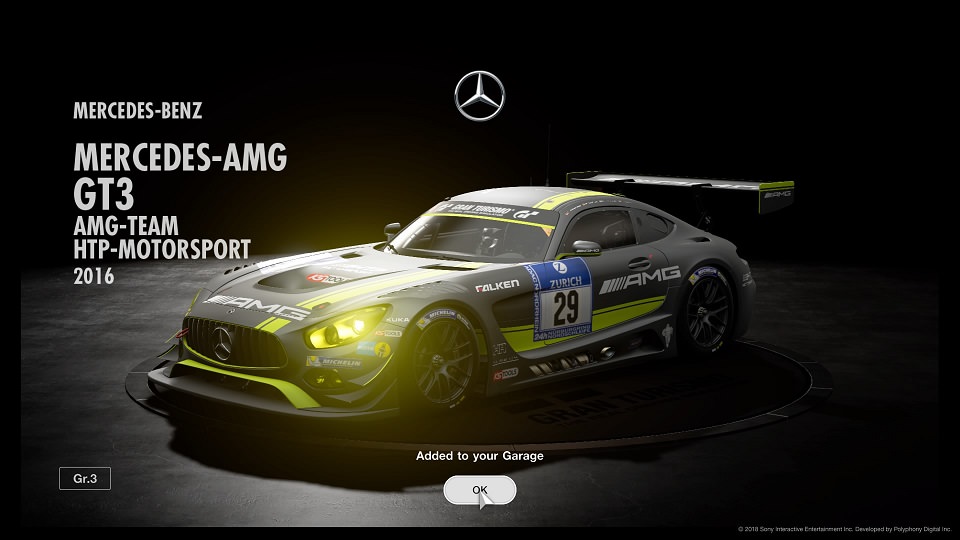The height and width of the screenshot is (540, 960).
Task: Confirm with the OK button
Action: tap(480, 490)
